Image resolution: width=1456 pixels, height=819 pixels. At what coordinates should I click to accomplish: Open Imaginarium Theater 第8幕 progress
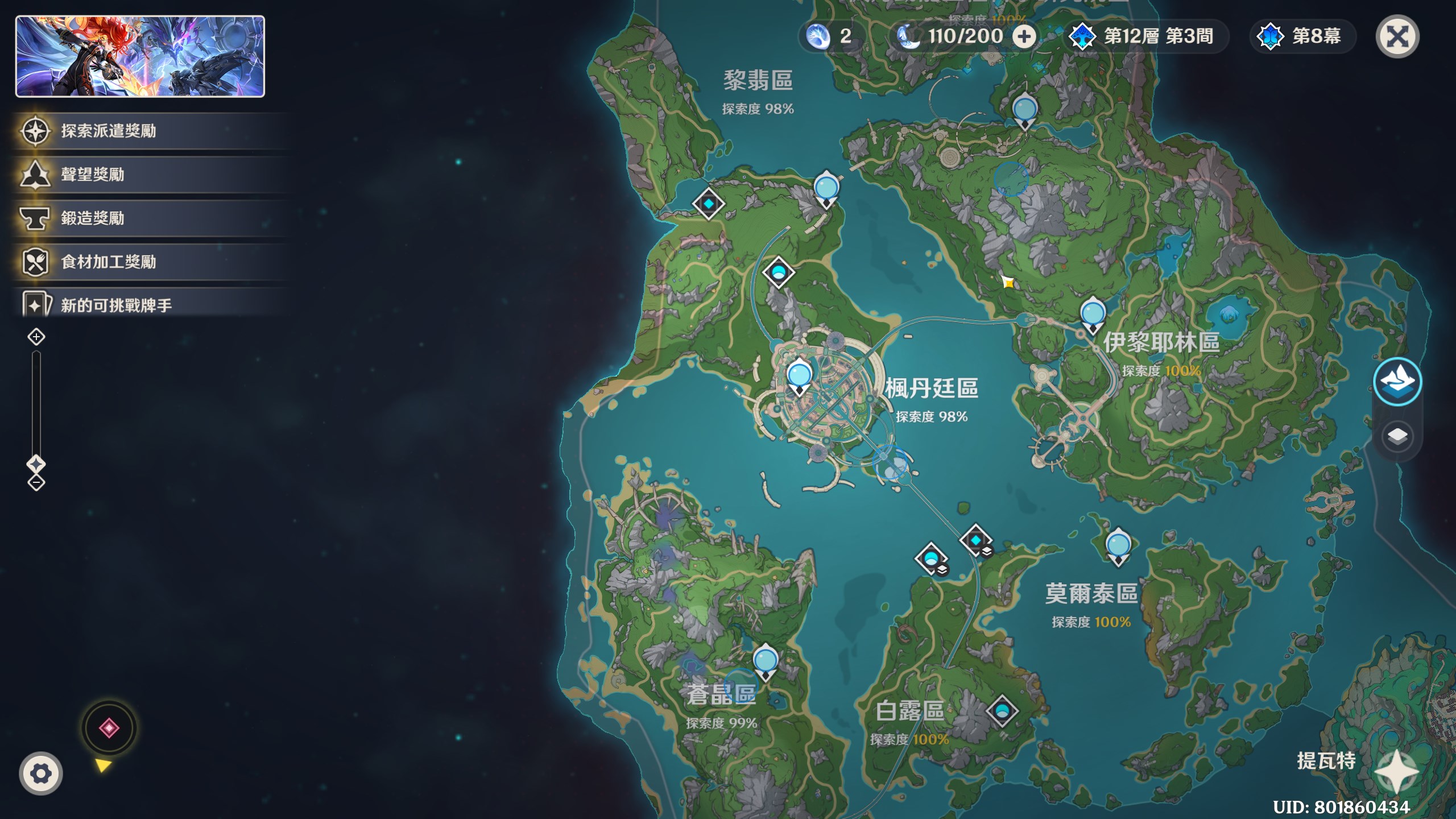click(1302, 37)
